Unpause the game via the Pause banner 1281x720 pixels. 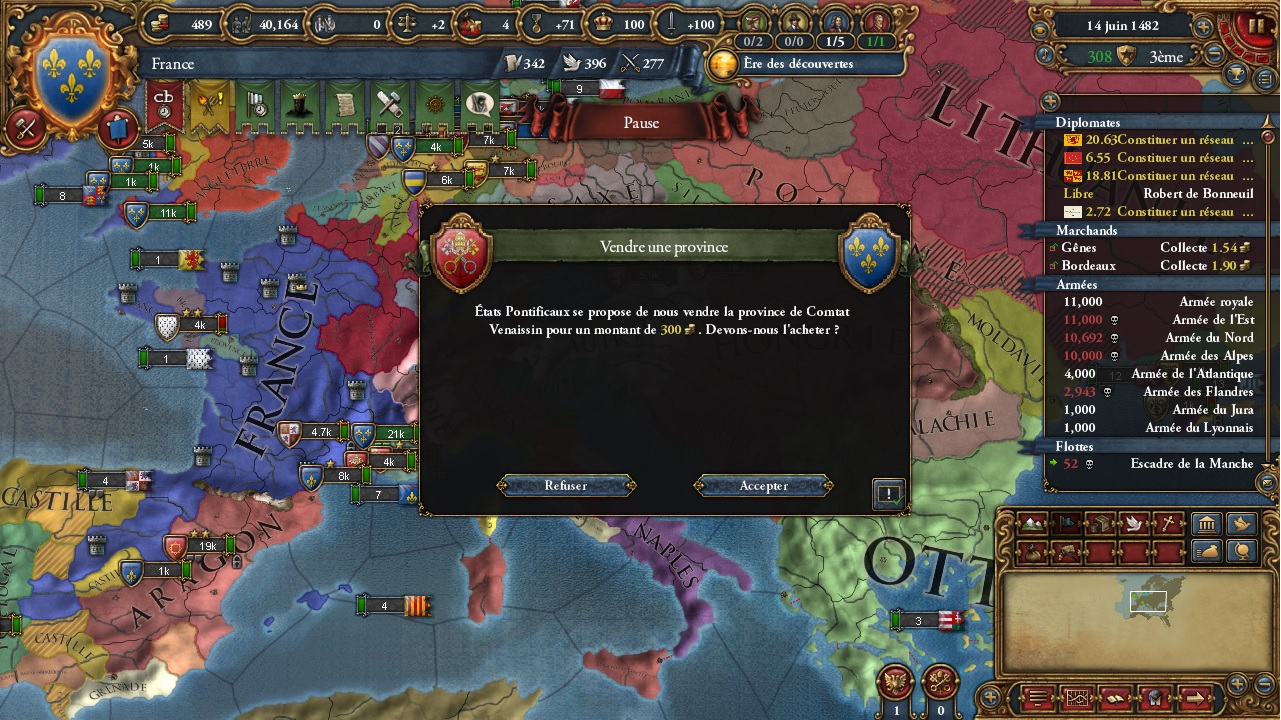point(640,123)
